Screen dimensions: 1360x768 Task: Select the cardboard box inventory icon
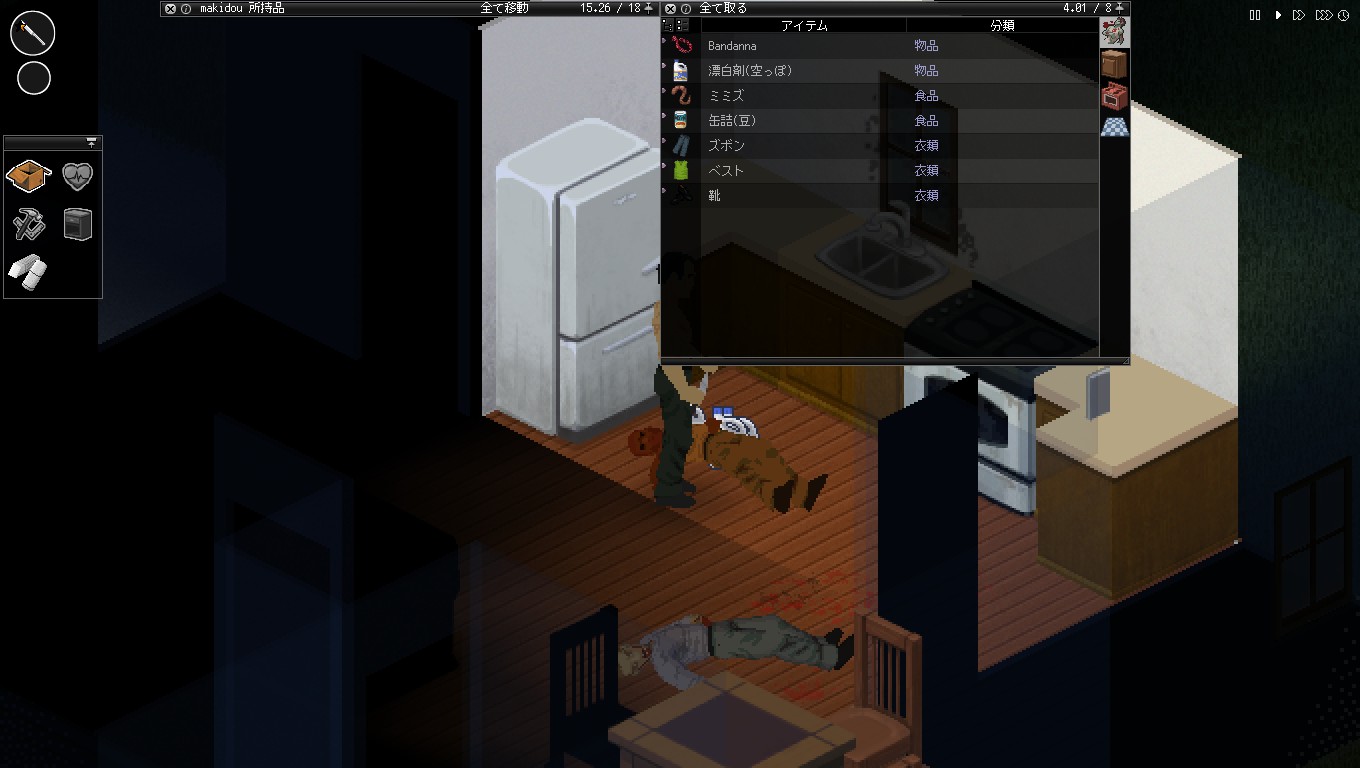point(28,175)
